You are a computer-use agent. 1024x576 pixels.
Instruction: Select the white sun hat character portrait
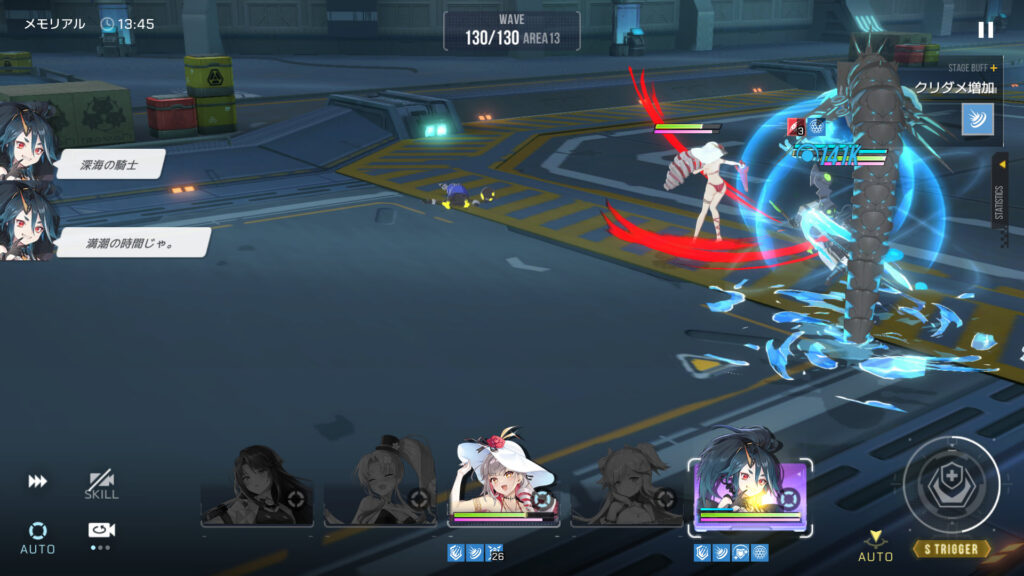(x=503, y=484)
